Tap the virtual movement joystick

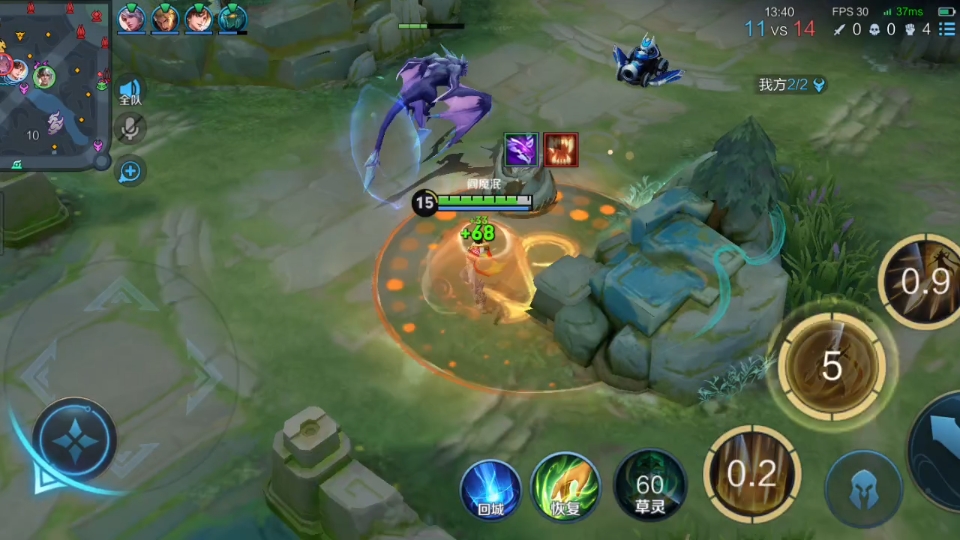click(x=75, y=440)
